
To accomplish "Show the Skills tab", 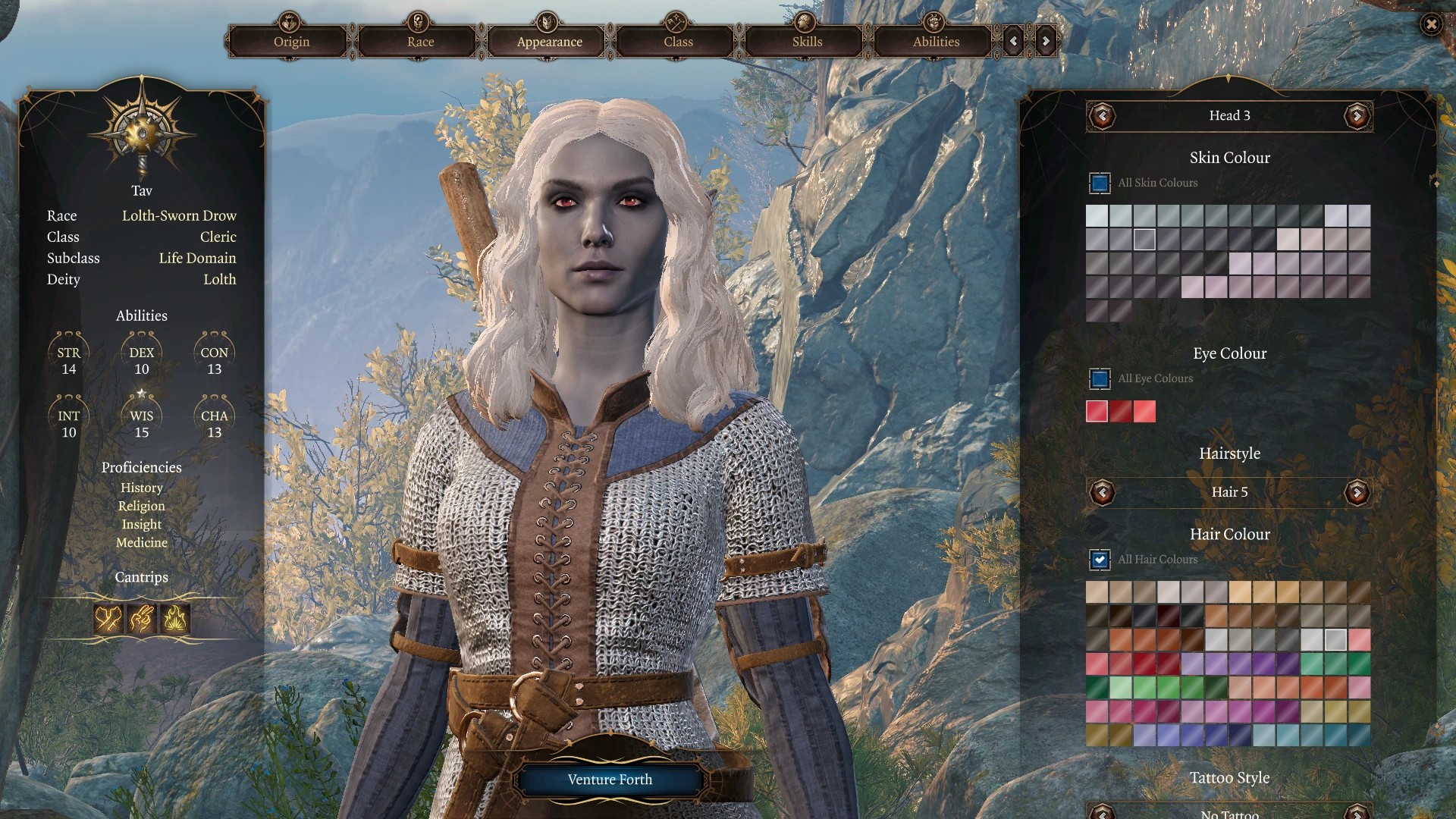I will click(807, 42).
